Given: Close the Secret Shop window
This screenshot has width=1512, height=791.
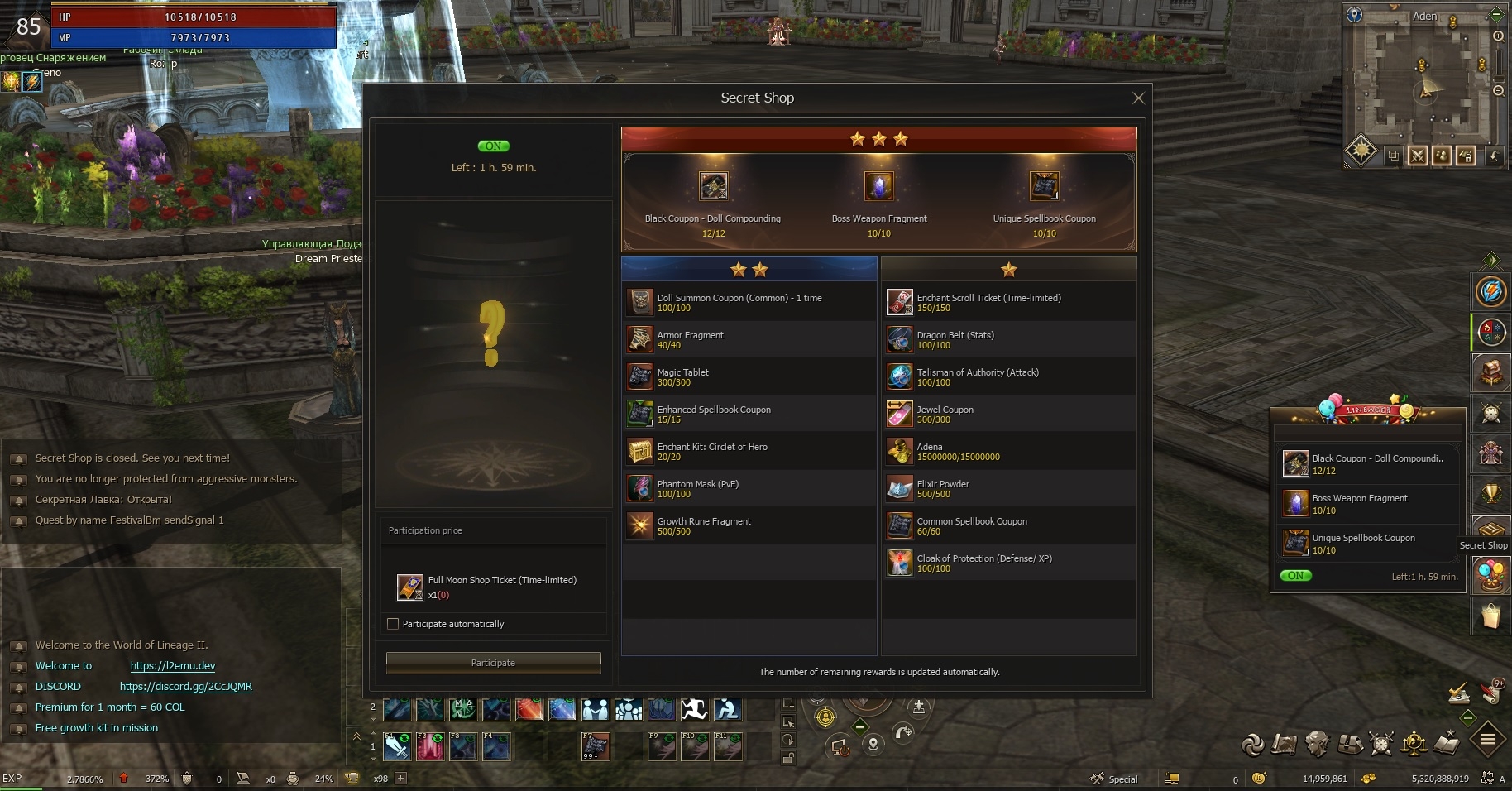Looking at the screenshot, I should [x=1138, y=98].
